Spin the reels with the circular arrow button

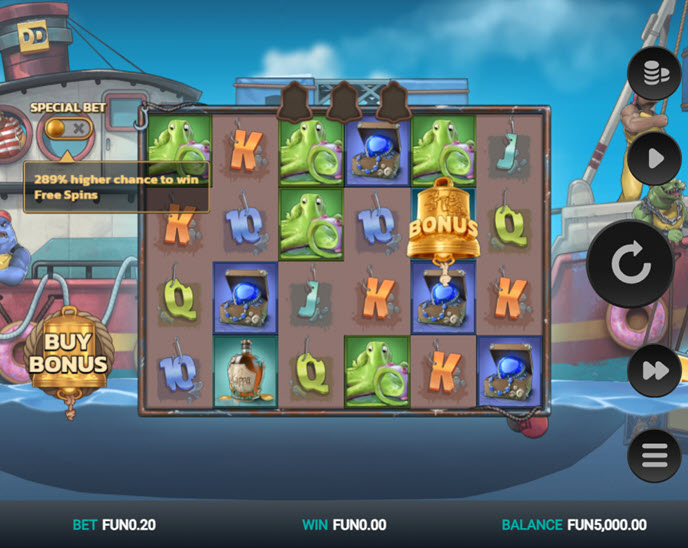tap(629, 264)
